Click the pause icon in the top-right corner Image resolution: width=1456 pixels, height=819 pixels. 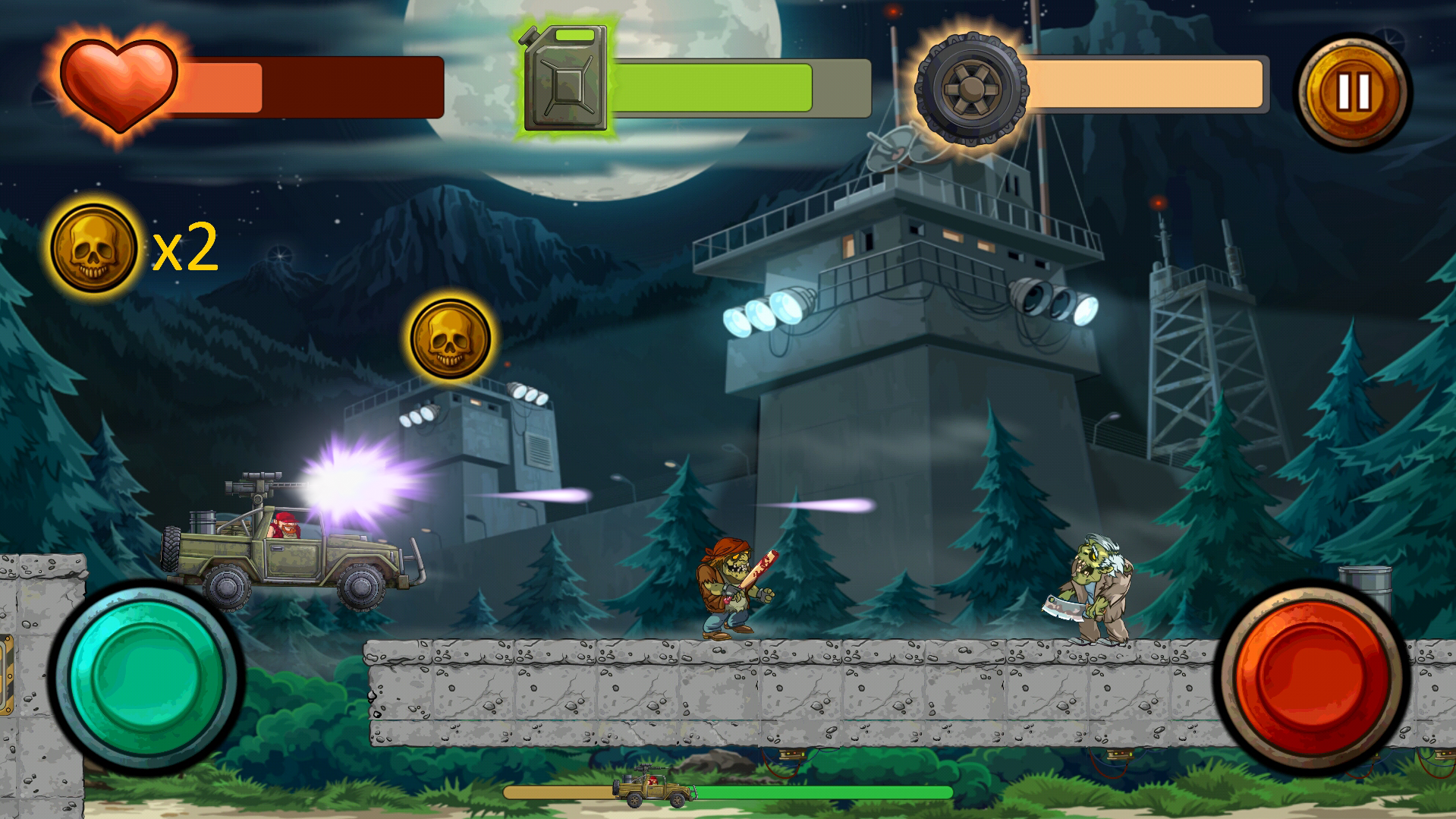click(x=1354, y=91)
